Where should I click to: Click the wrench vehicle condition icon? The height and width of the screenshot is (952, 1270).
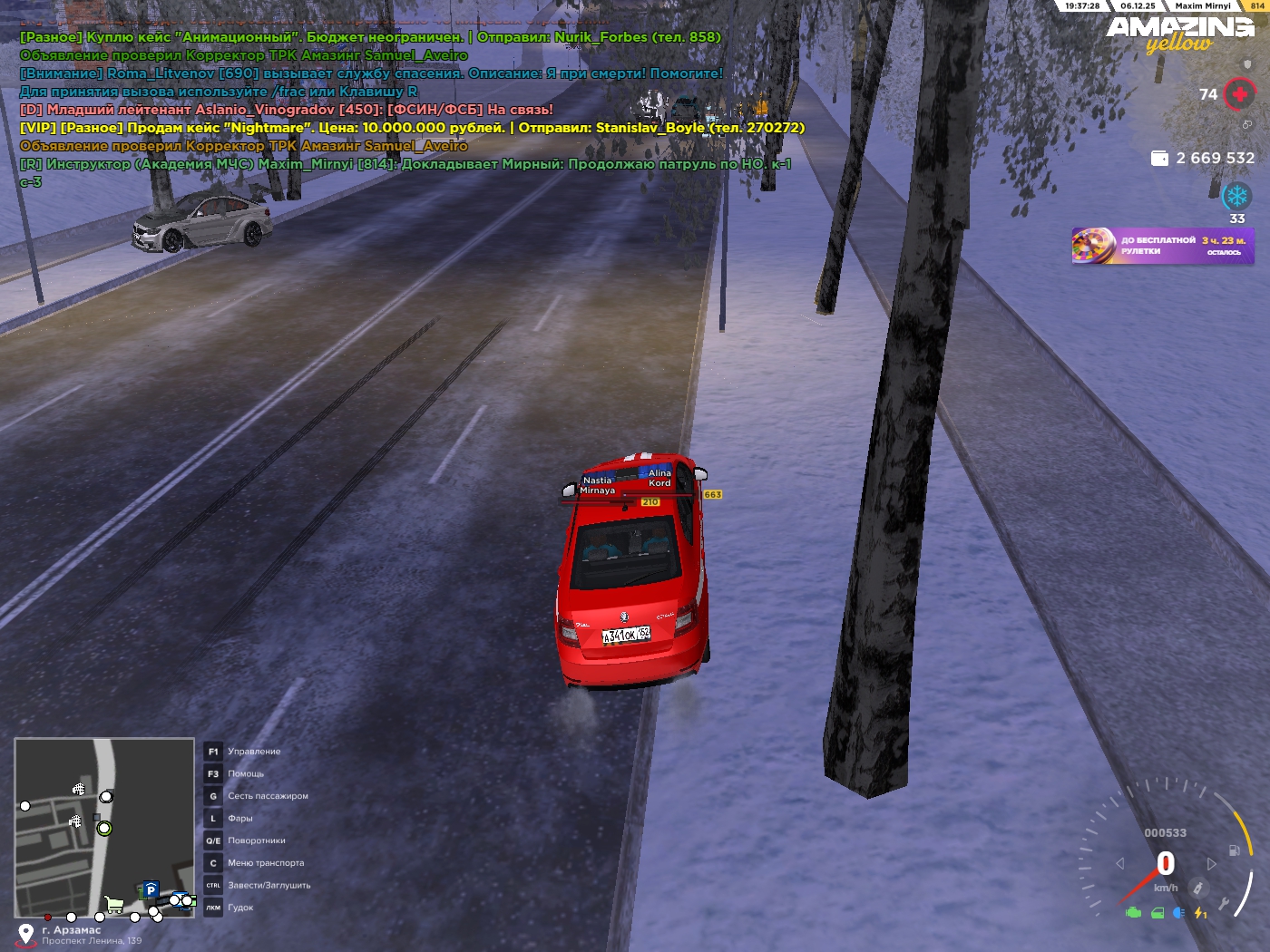tap(1224, 903)
